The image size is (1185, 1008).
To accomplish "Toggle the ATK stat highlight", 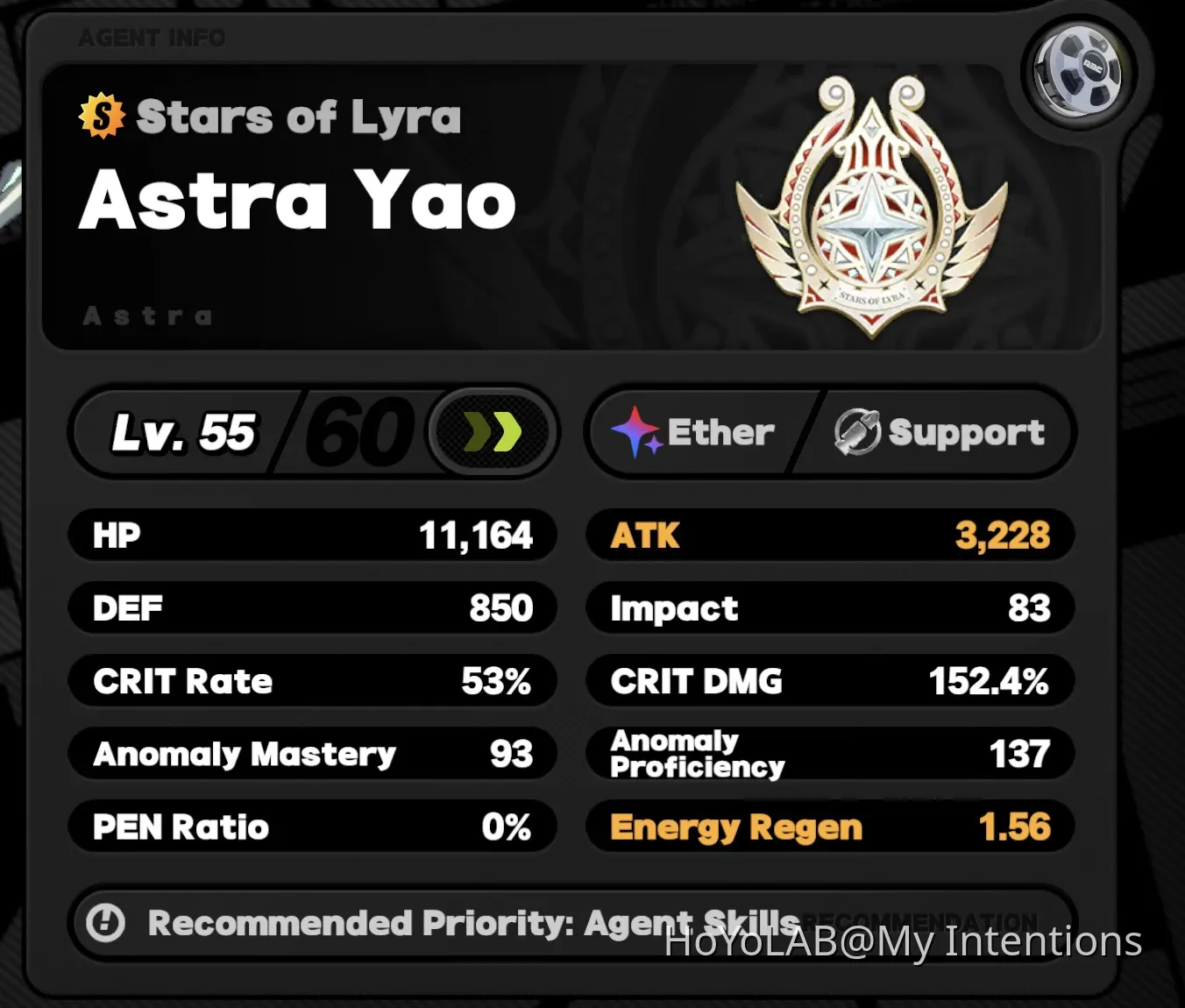I will (830, 536).
